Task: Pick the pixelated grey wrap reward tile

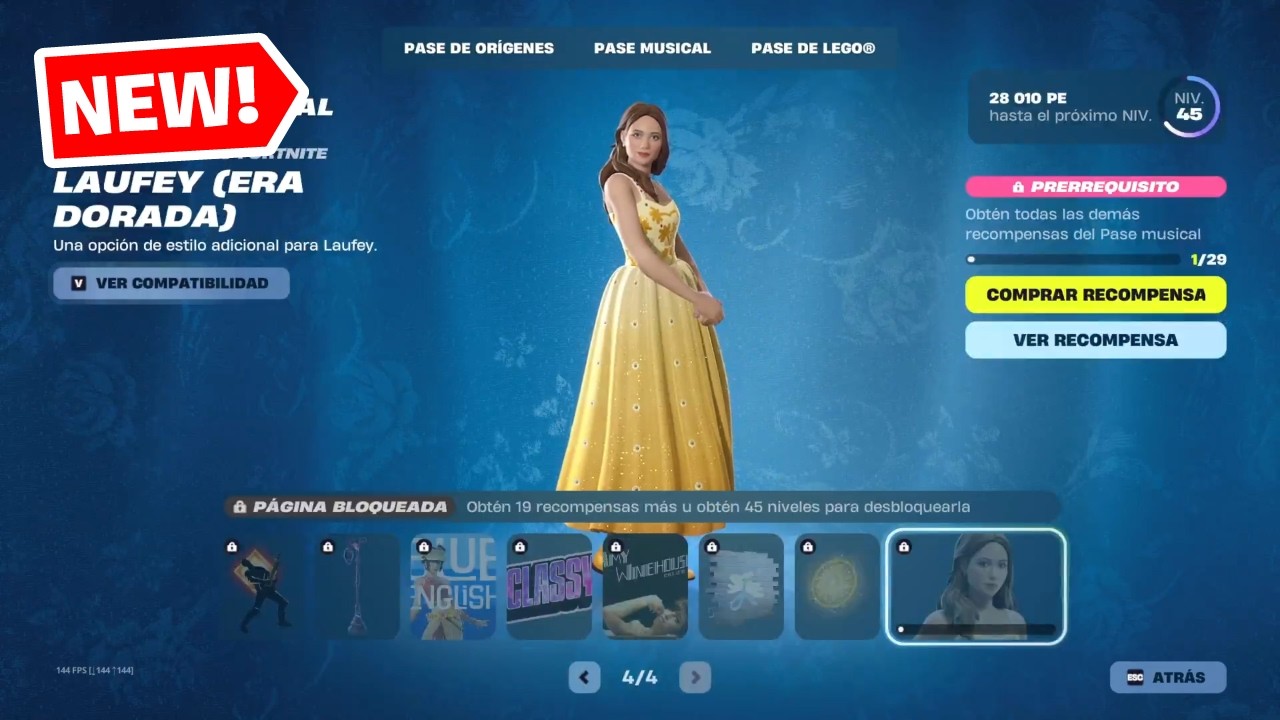Action: point(741,587)
